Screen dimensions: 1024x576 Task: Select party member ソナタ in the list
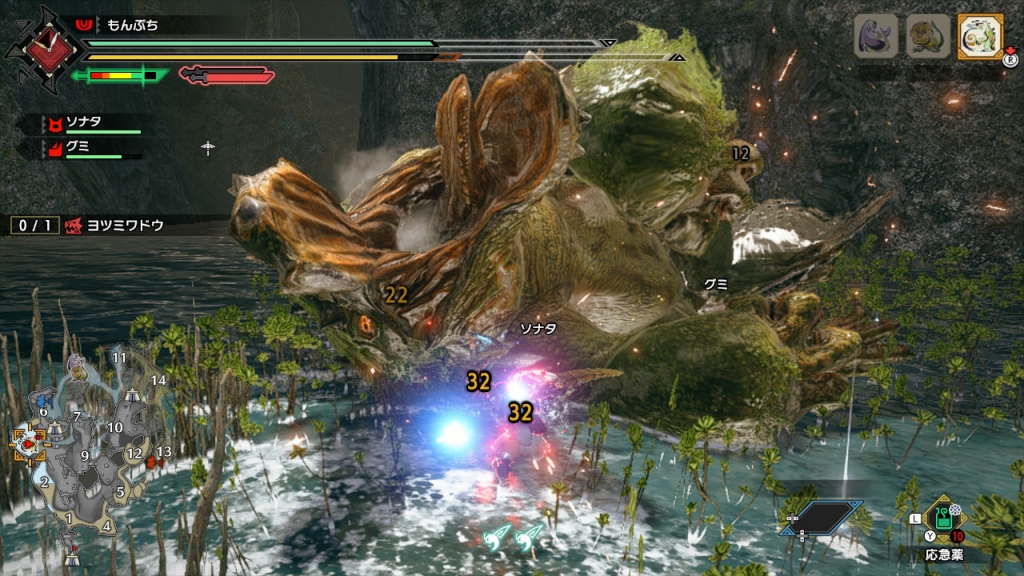point(88,122)
